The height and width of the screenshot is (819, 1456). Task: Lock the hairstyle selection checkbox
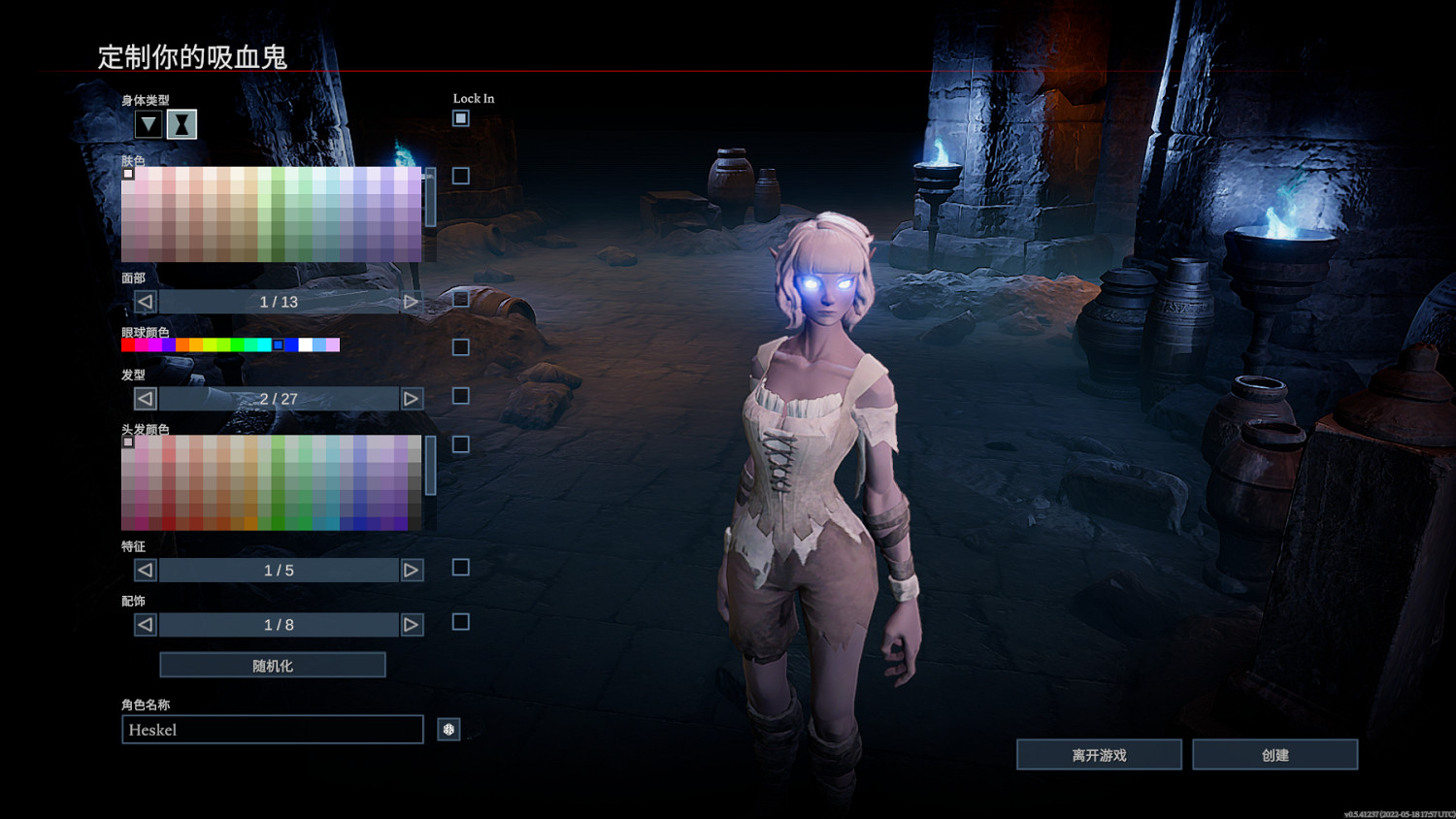click(x=461, y=396)
